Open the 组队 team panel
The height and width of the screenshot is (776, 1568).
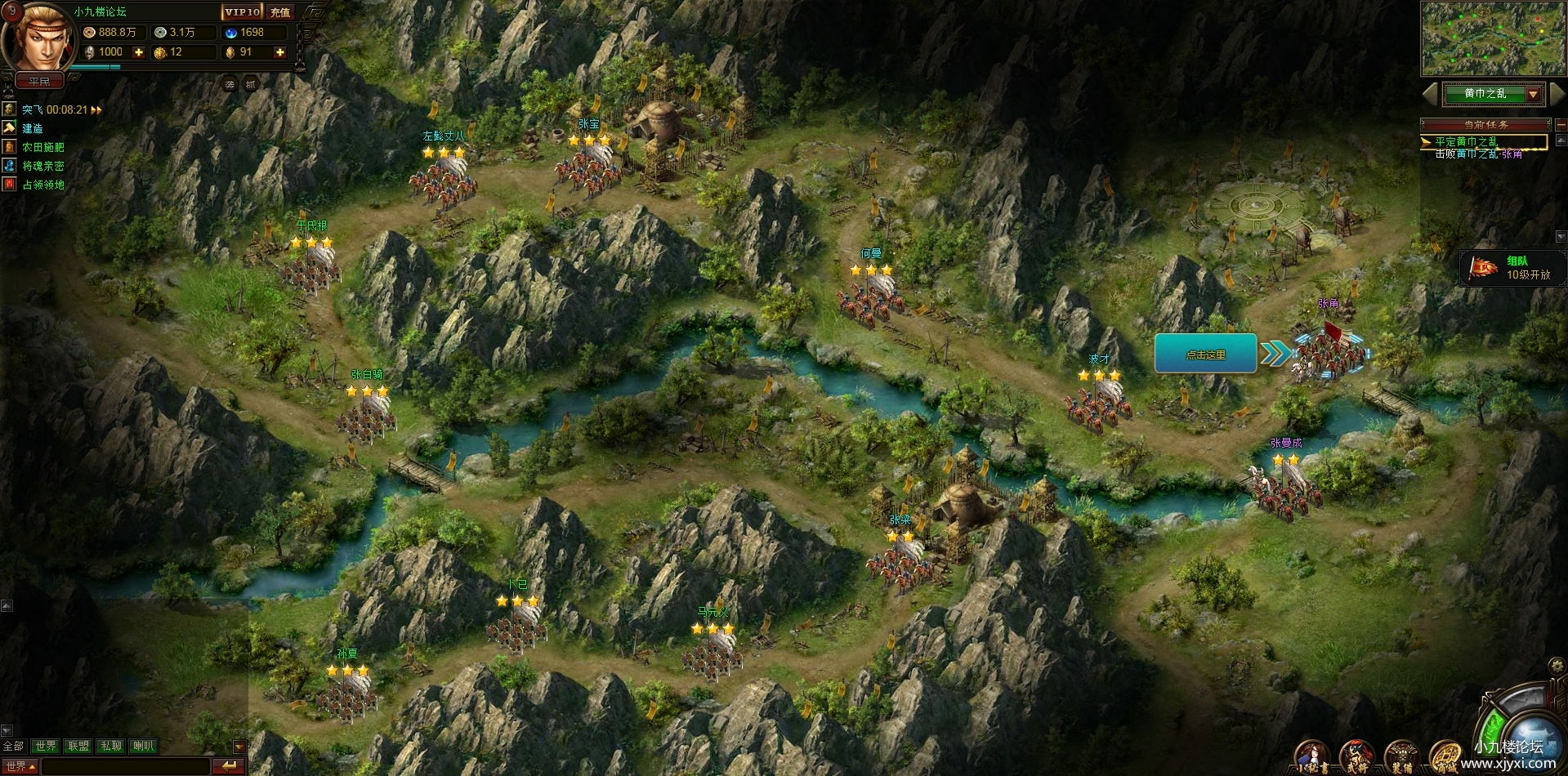pyautogui.click(x=1512, y=268)
